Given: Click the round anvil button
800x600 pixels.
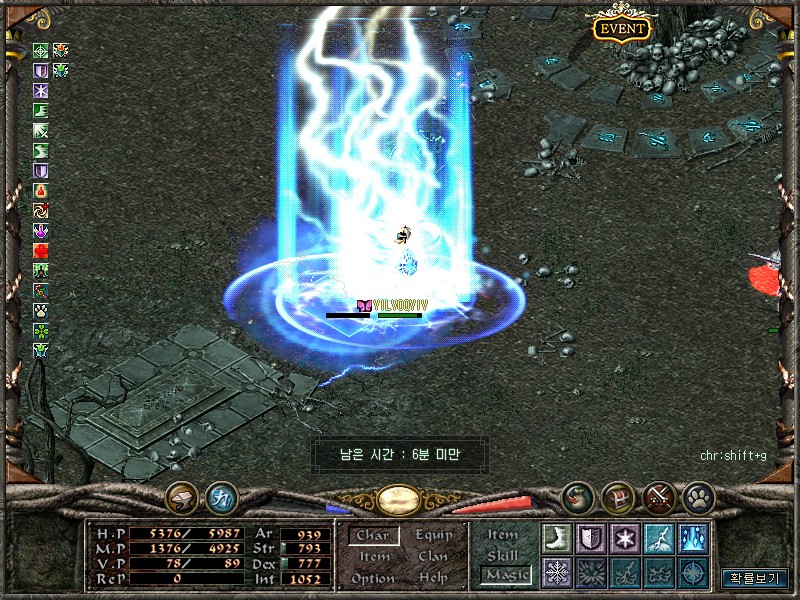Looking at the screenshot, I should click(182, 496).
